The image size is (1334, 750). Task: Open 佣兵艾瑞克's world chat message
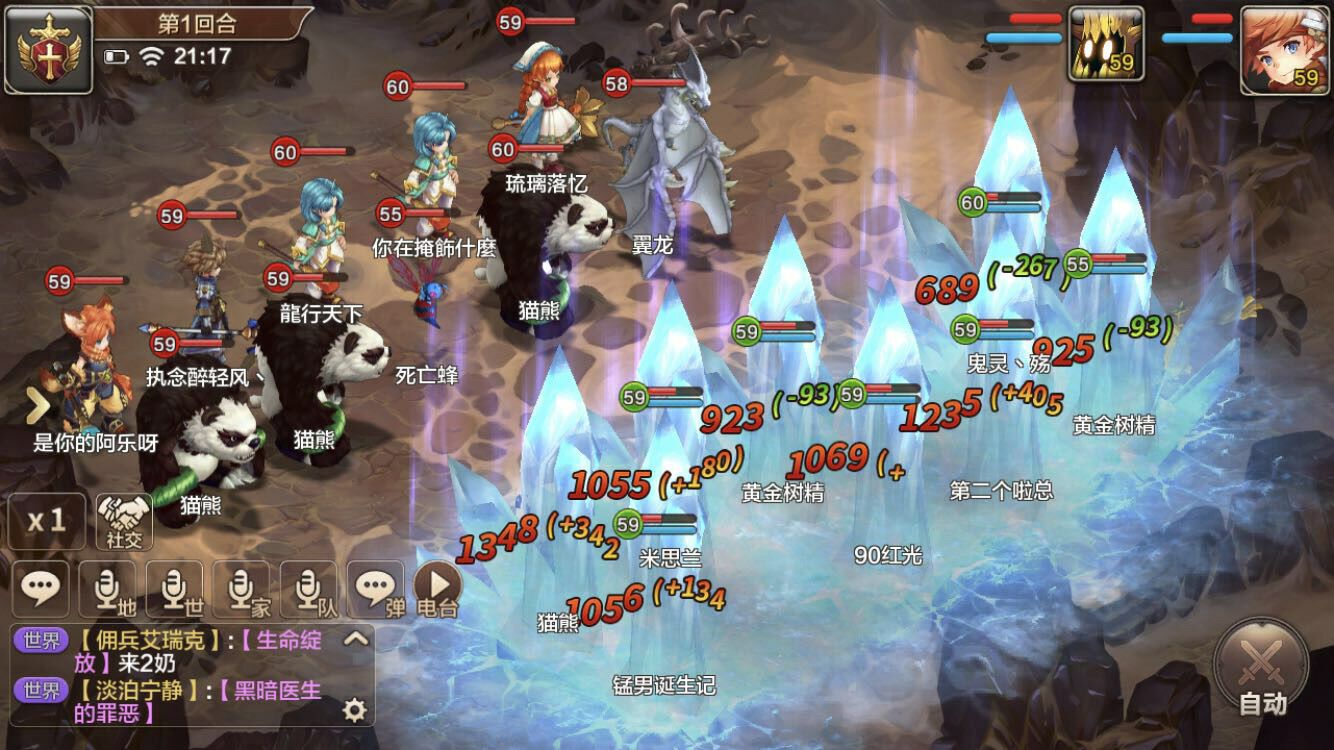pyautogui.click(x=190, y=651)
